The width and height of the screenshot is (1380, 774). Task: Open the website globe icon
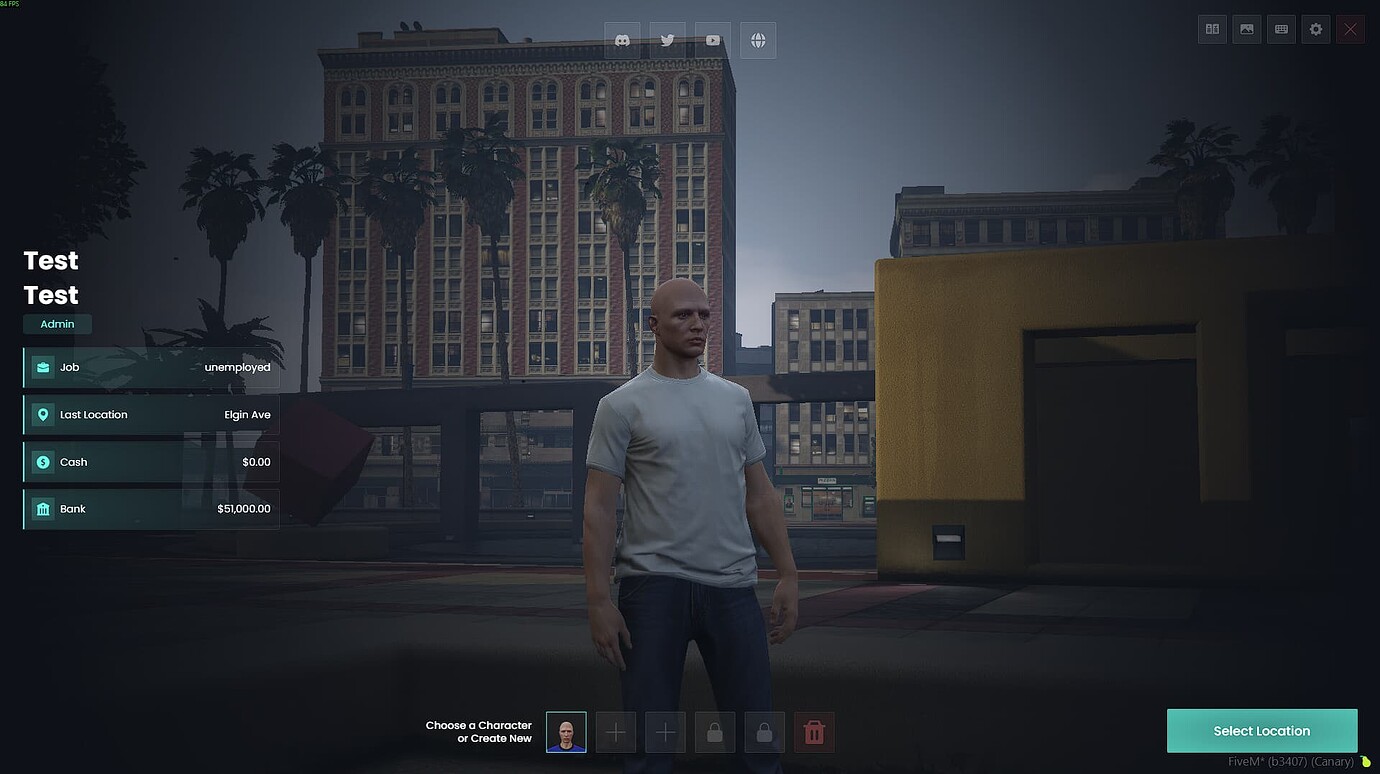coord(757,40)
